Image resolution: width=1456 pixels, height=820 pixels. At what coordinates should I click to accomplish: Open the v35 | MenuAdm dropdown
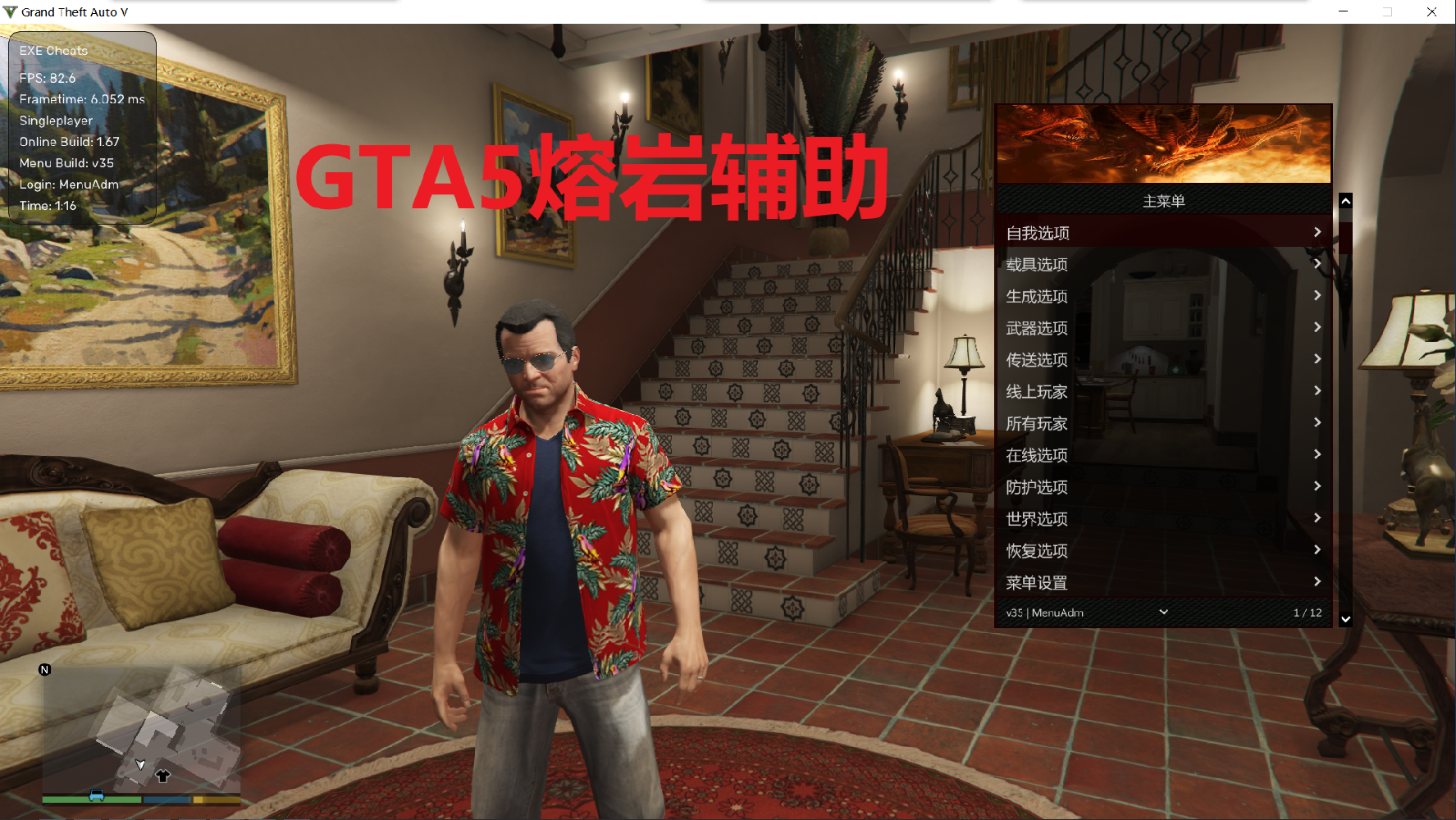click(1162, 612)
